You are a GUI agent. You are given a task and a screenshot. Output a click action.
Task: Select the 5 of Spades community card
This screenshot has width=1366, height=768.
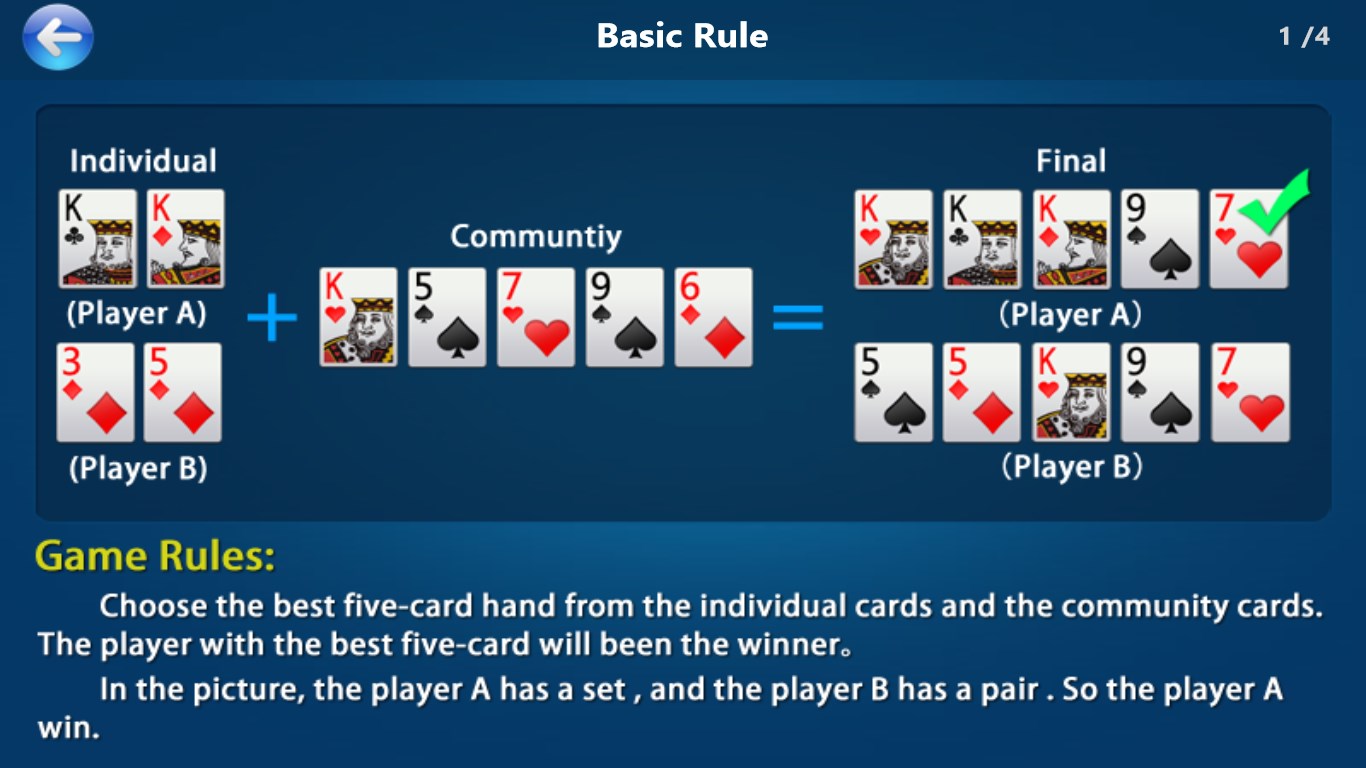447,317
